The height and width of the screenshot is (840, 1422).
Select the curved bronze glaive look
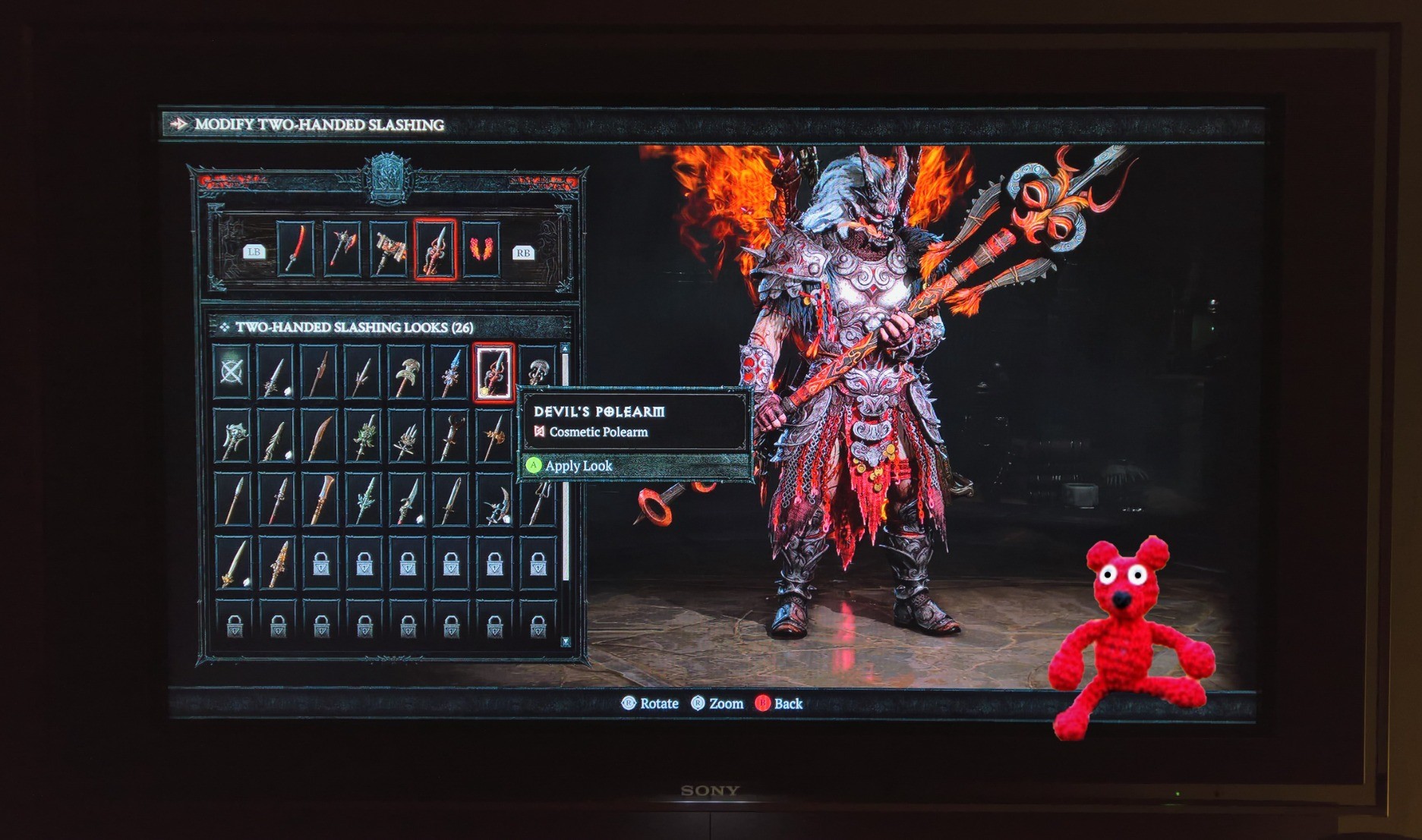point(320,436)
